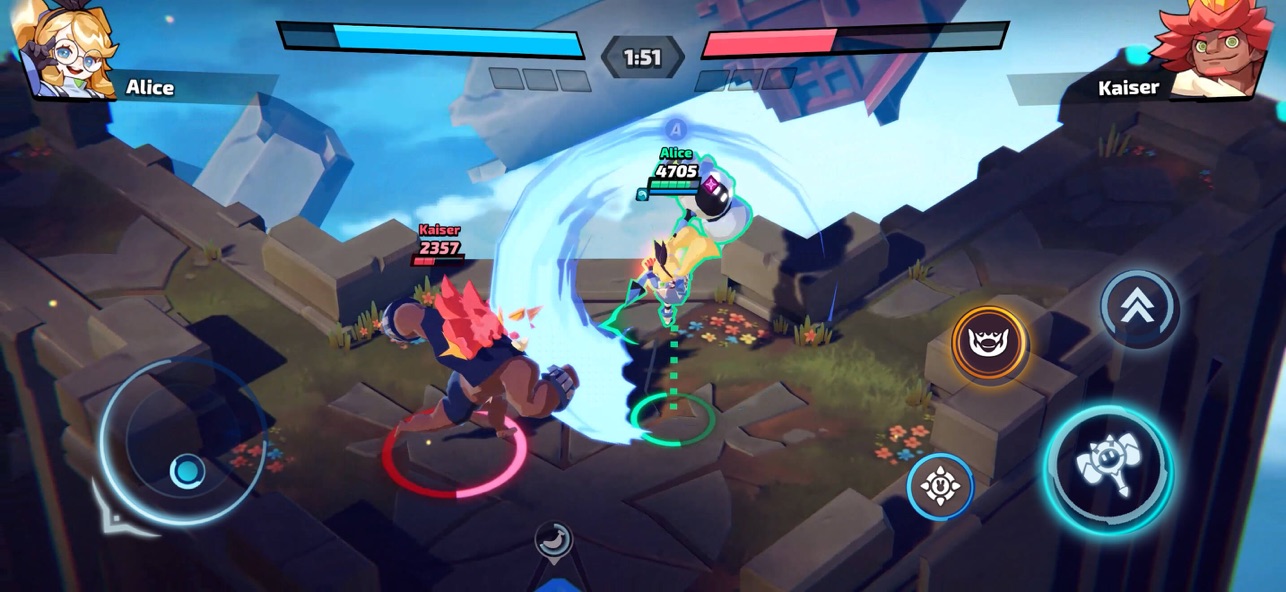Viewport: 1286px width, 592px height.
Task: Tap the hammer basic attack button
Action: [x=1108, y=469]
